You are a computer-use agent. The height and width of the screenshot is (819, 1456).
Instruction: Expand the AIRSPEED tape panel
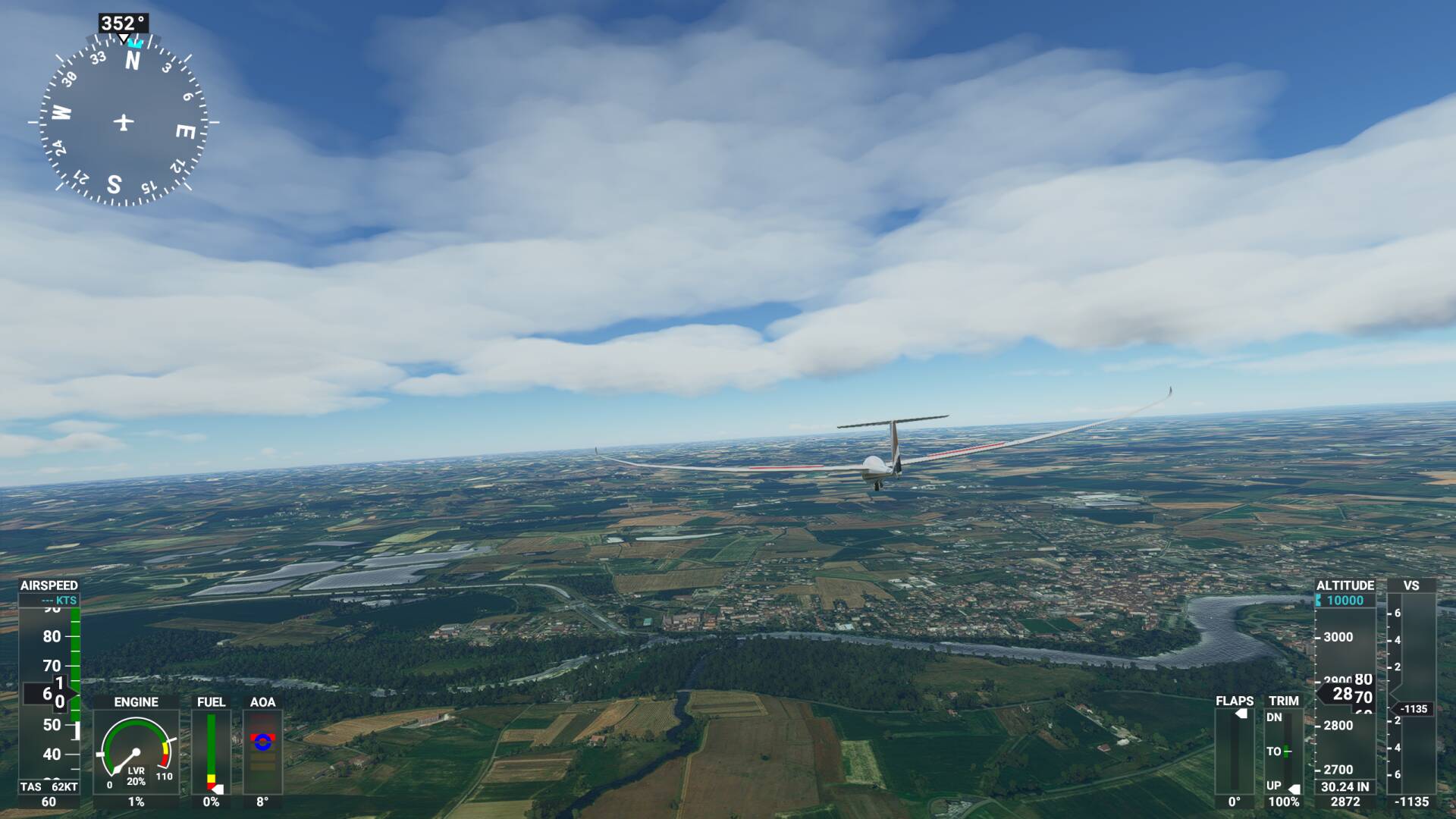[x=49, y=682]
